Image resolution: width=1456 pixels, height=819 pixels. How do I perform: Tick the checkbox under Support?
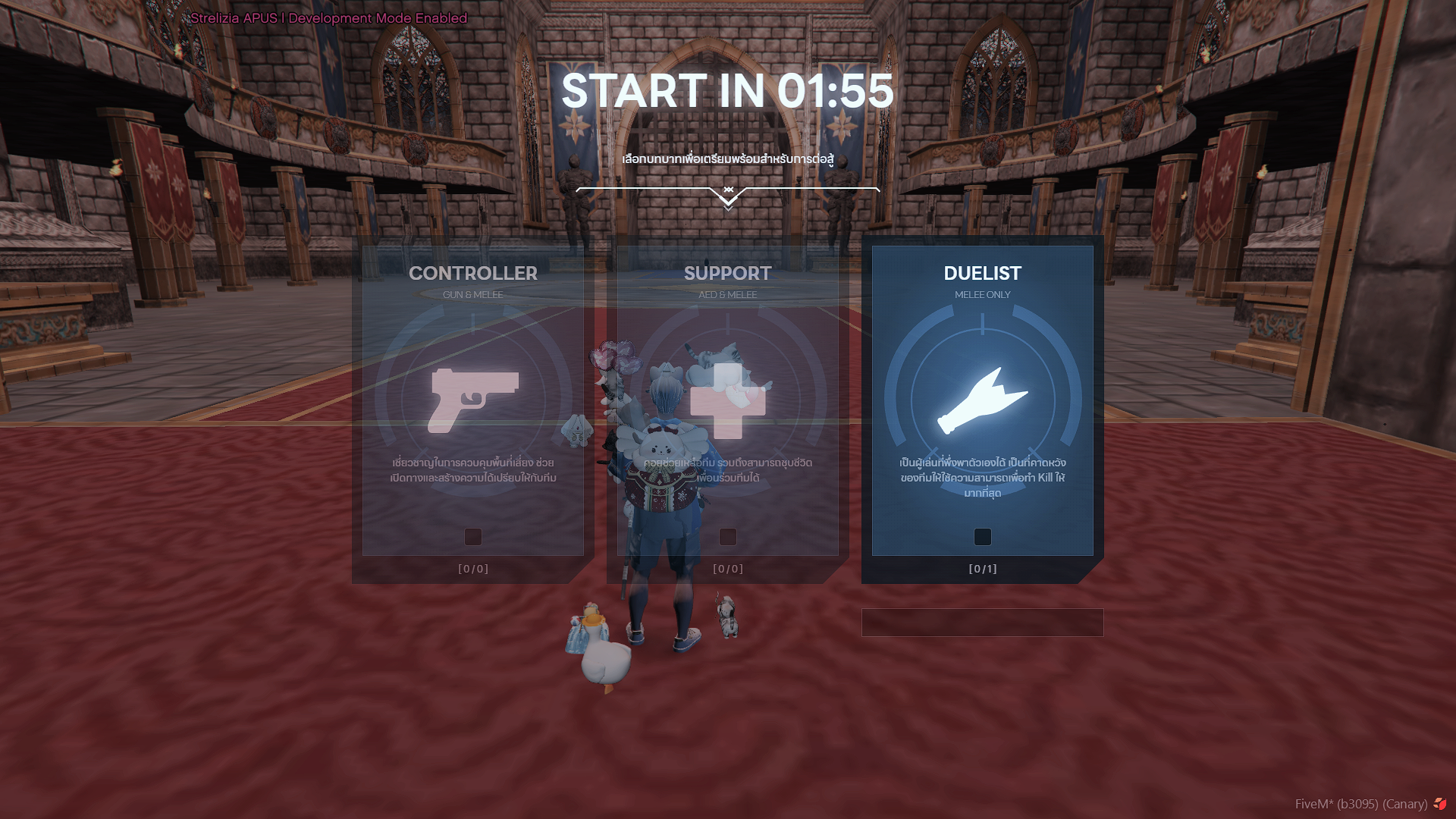[x=727, y=537]
